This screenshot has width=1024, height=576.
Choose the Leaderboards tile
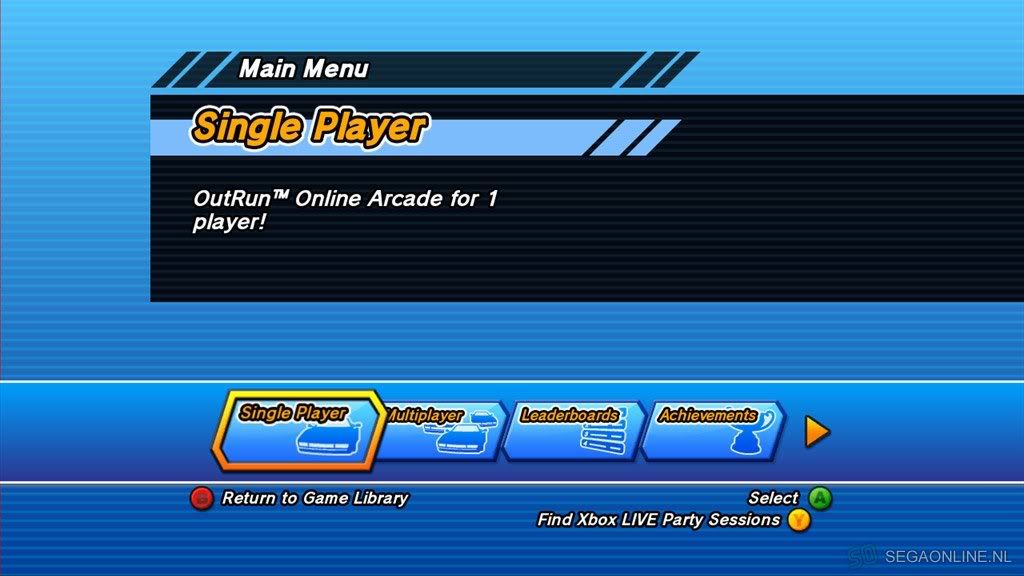click(573, 432)
